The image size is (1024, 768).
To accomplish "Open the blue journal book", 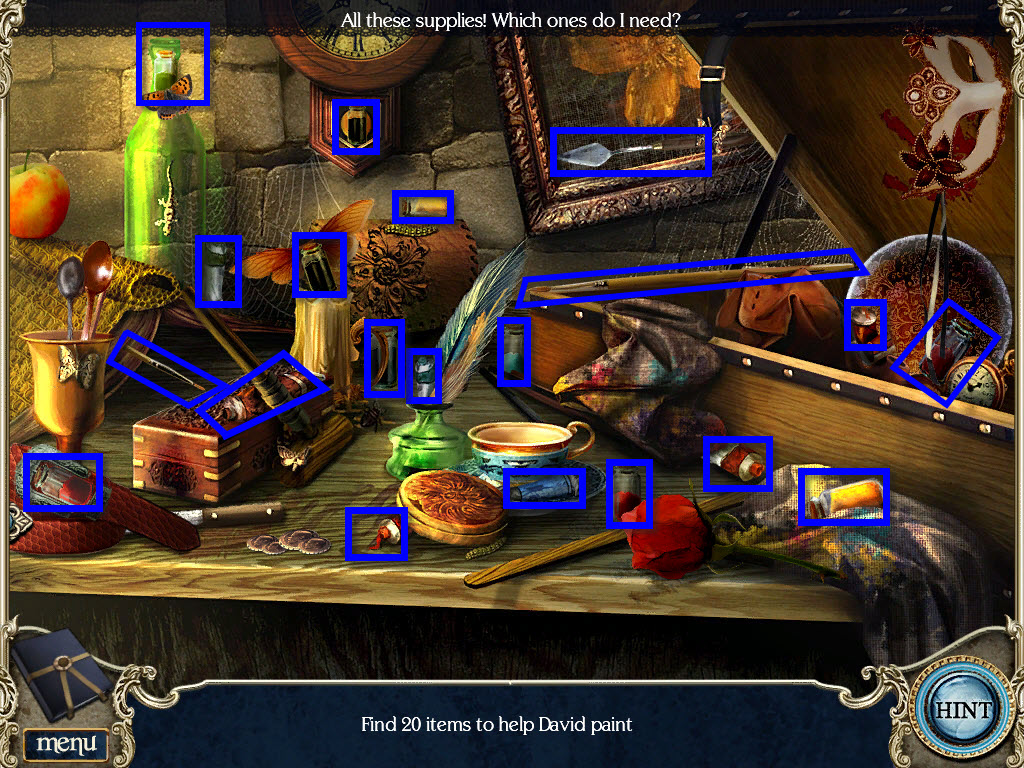I will point(62,674).
